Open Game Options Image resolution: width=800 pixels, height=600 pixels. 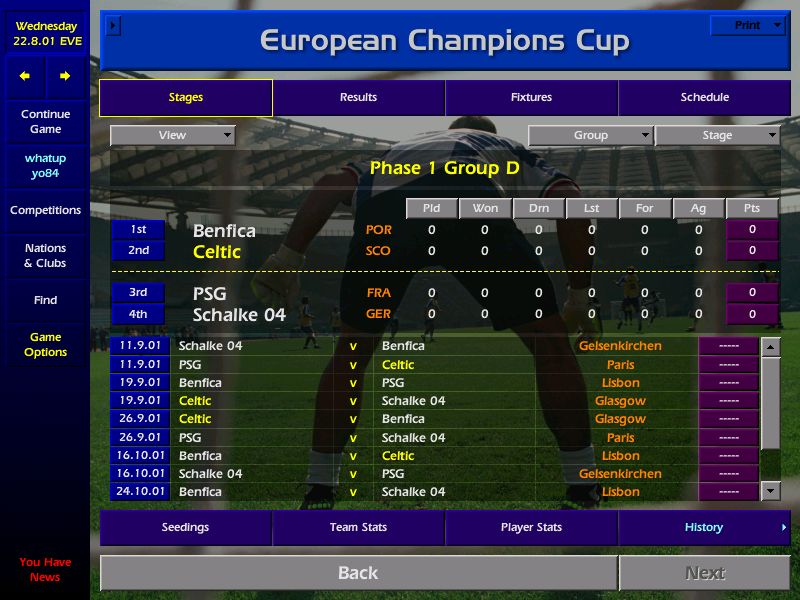[x=45, y=345]
